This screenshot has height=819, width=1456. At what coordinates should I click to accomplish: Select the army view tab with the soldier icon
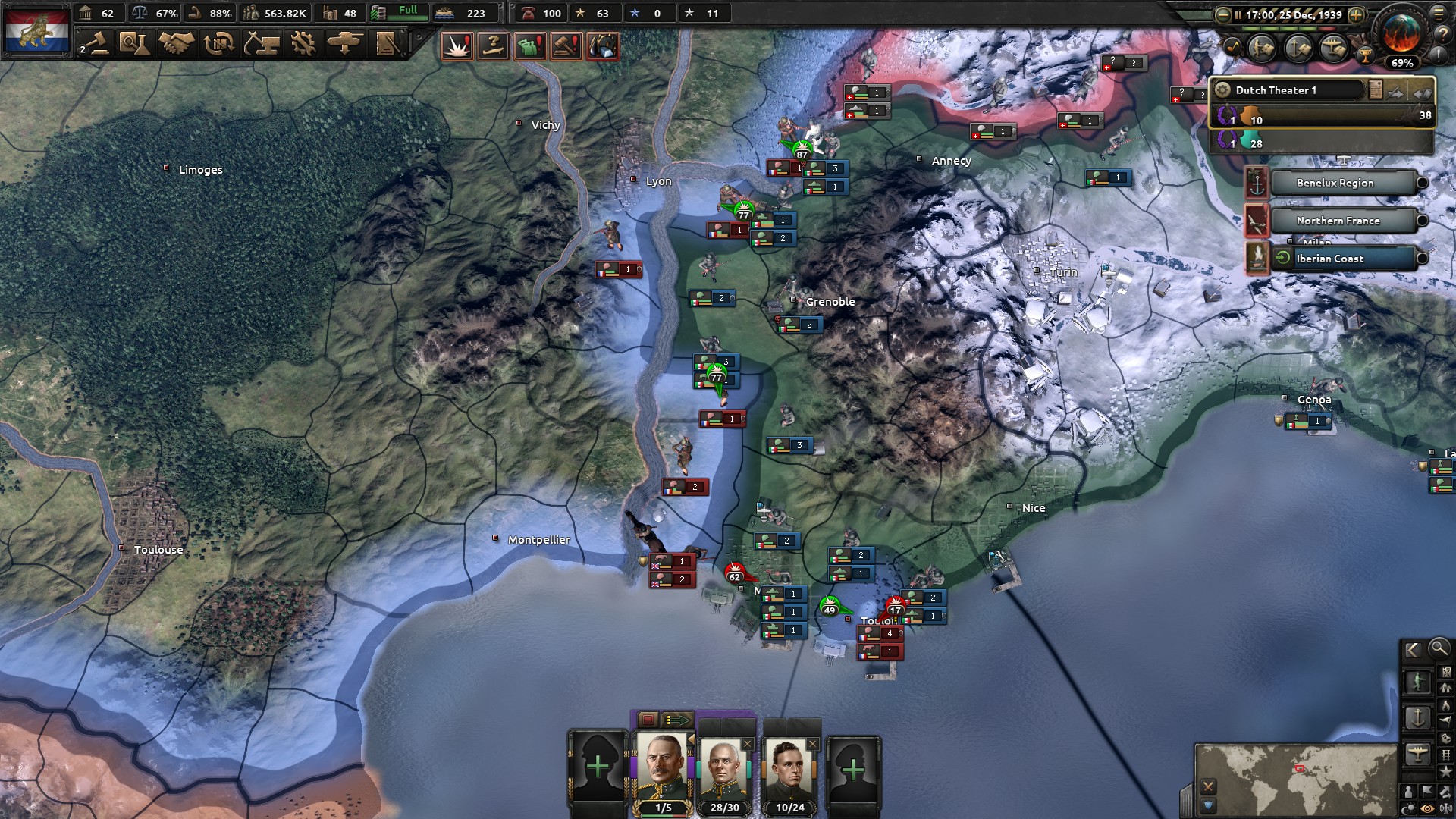[1418, 681]
